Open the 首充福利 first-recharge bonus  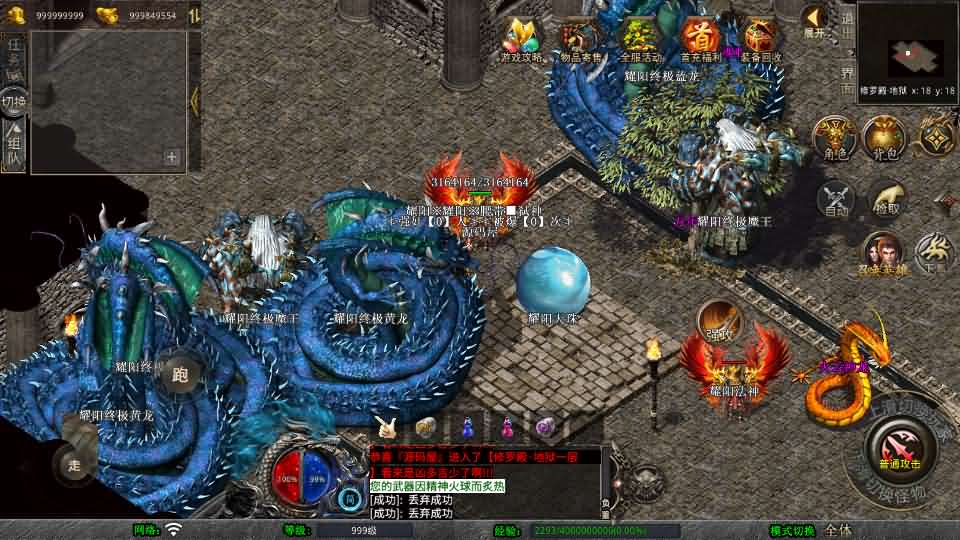tap(700, 40)
